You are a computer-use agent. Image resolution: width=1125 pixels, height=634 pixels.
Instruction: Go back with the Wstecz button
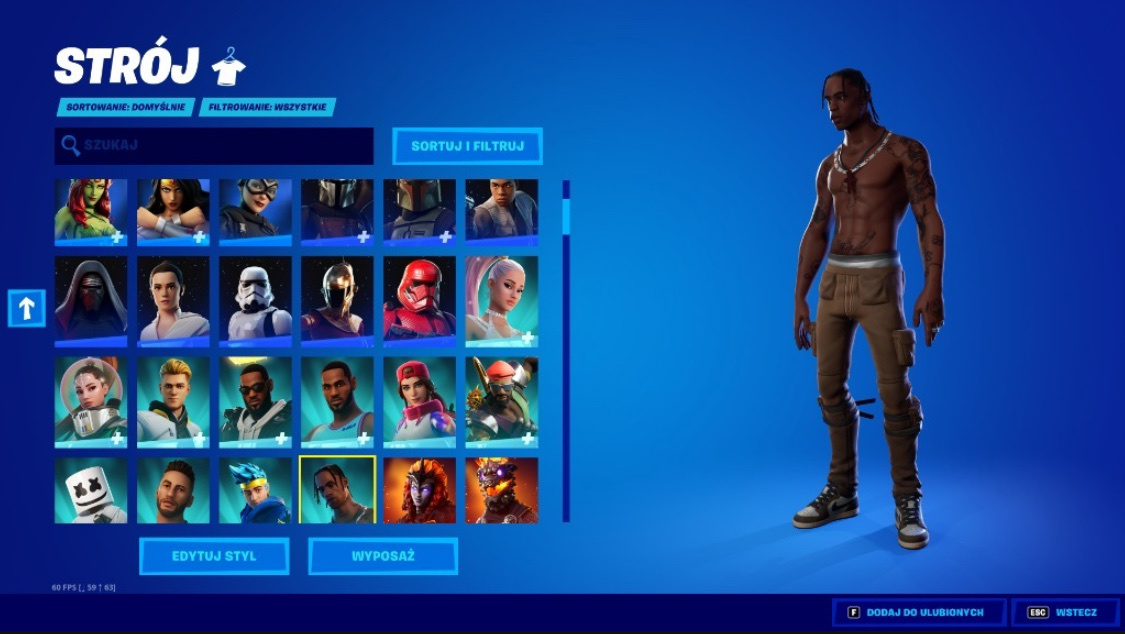[x=1063, y=612]
